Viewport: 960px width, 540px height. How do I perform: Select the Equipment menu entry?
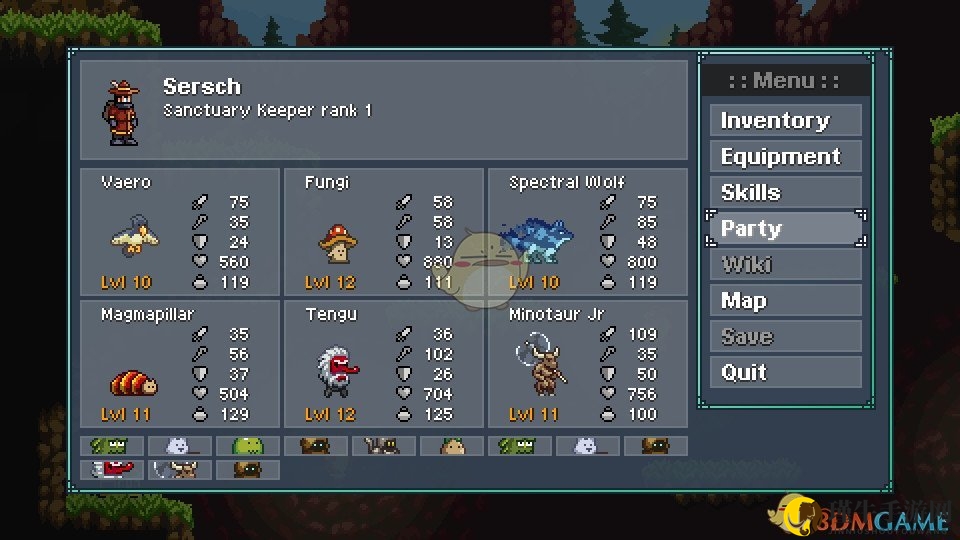coord(786,157)
